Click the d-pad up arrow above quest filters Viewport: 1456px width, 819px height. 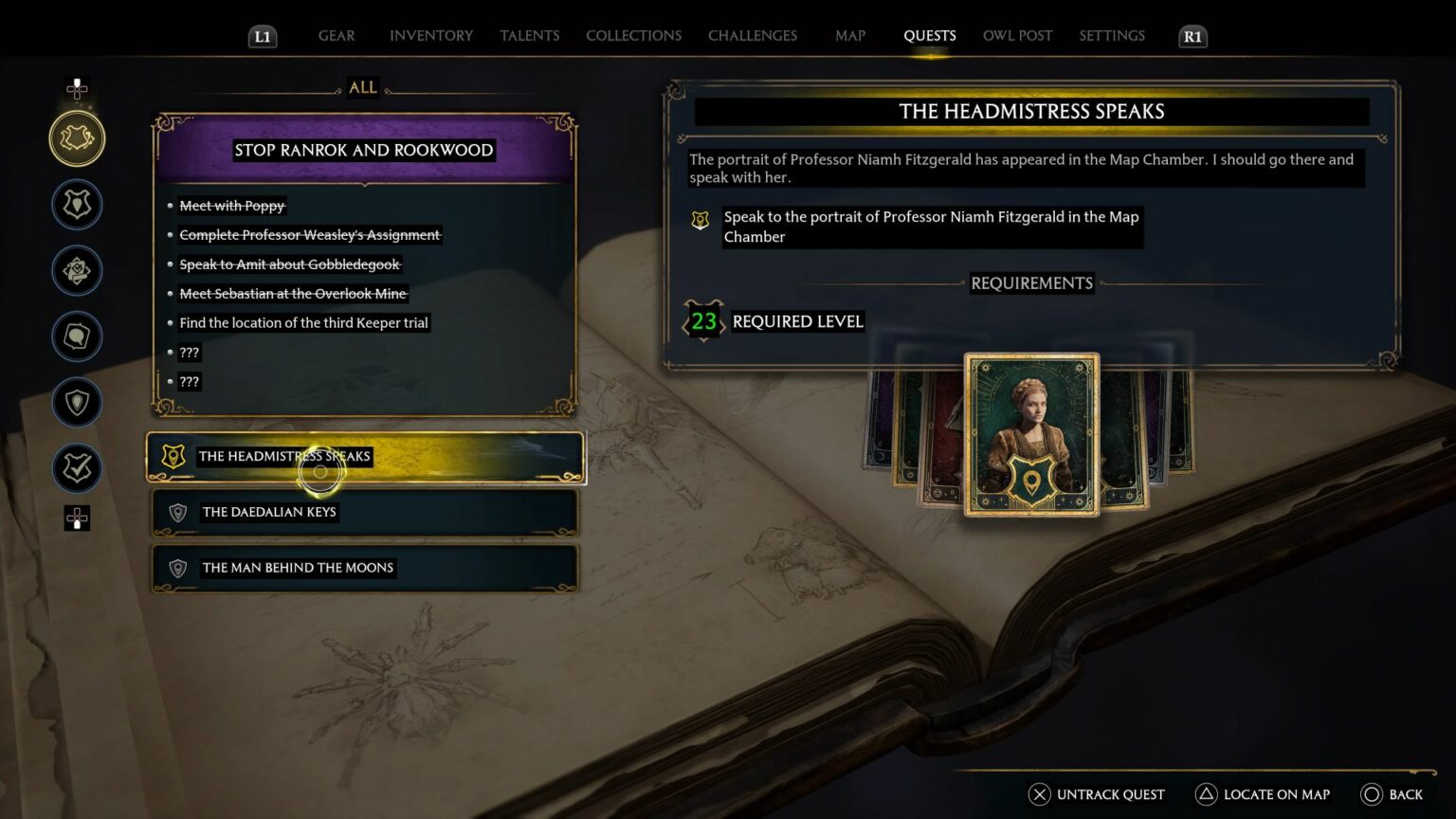tap(77, 89)
